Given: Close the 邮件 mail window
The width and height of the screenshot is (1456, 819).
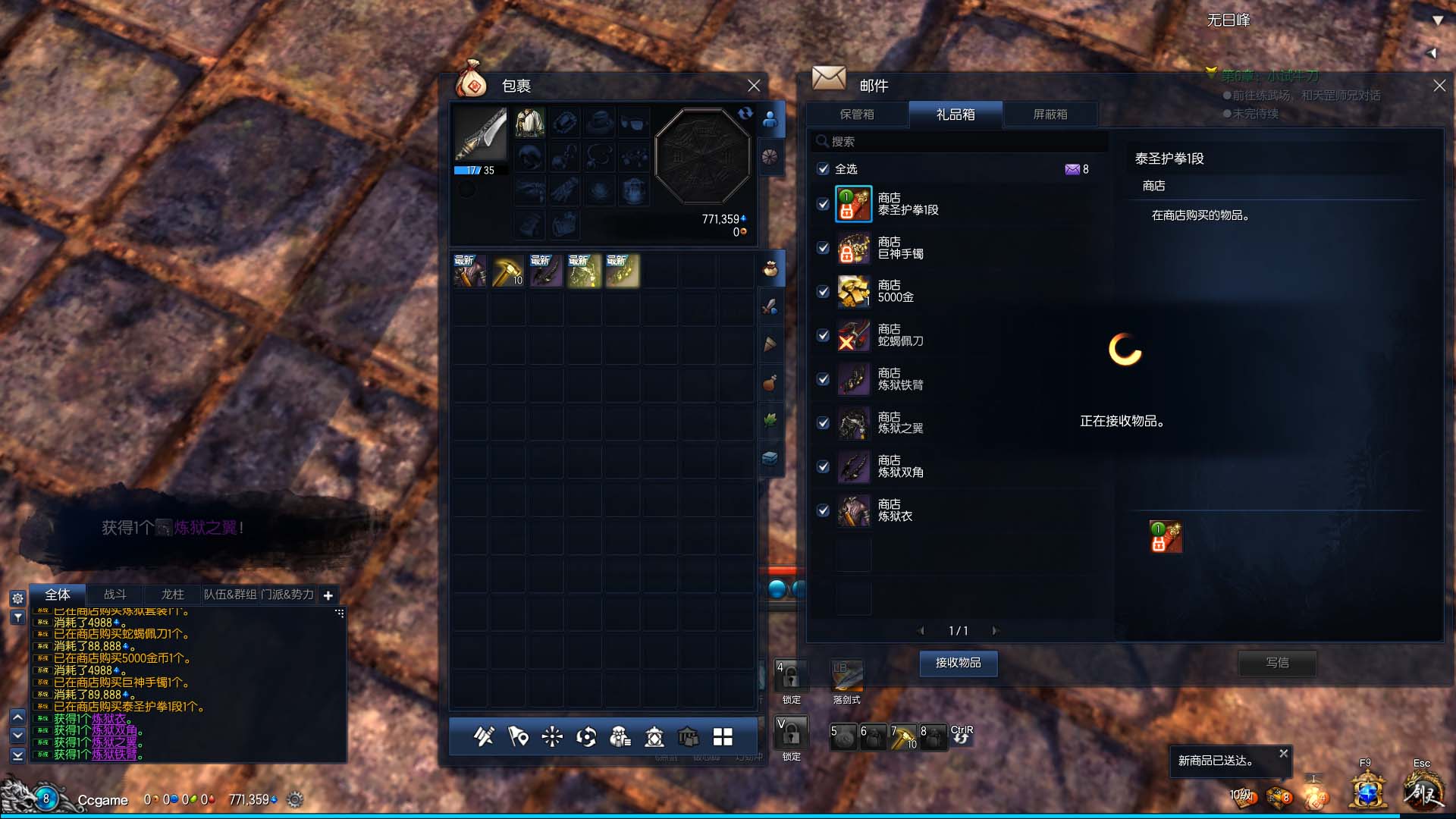Looking at the screenshot, I should point(1439,86).
